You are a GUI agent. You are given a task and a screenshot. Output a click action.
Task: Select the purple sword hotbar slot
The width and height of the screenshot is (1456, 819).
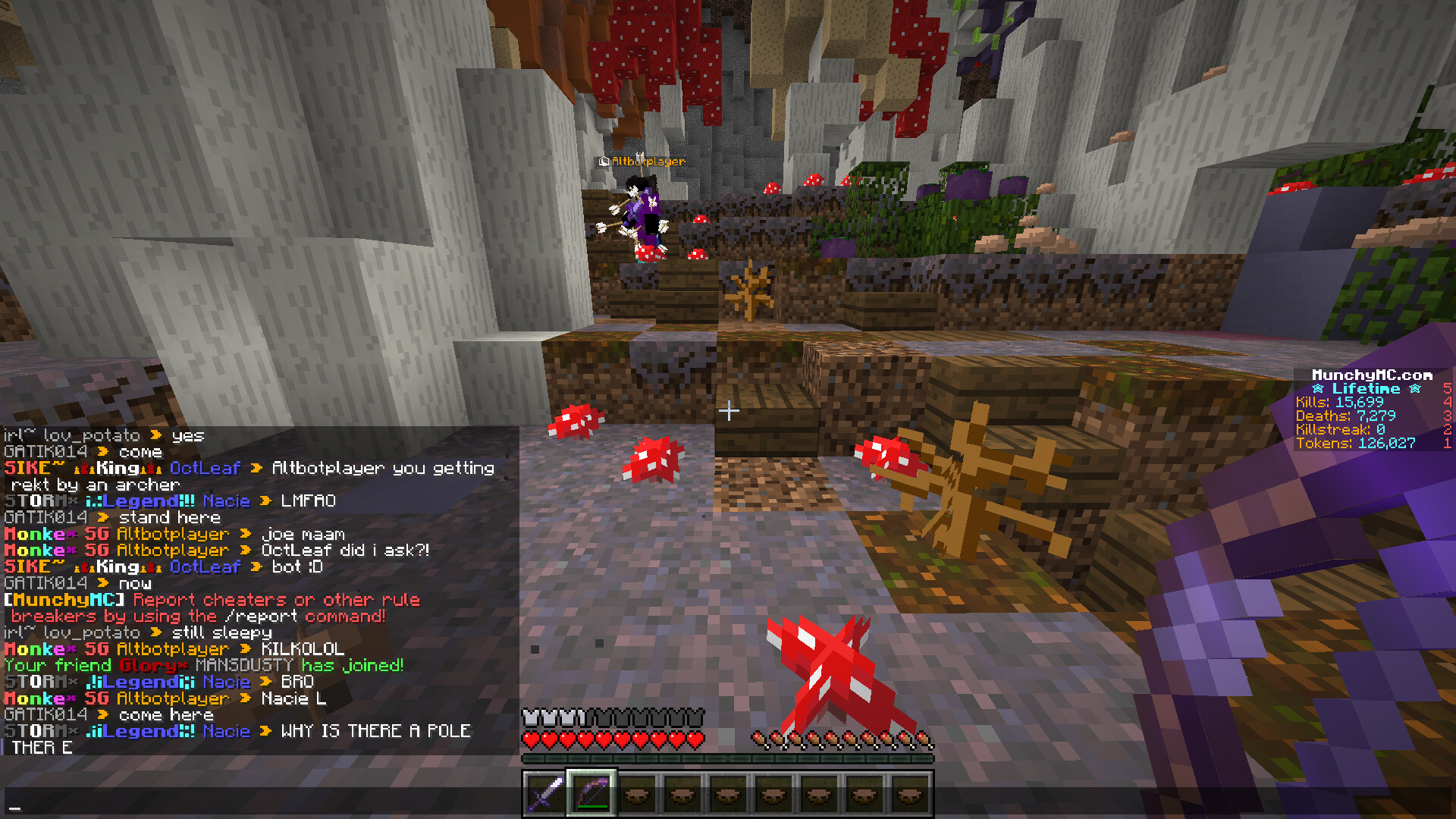point(545,794)
